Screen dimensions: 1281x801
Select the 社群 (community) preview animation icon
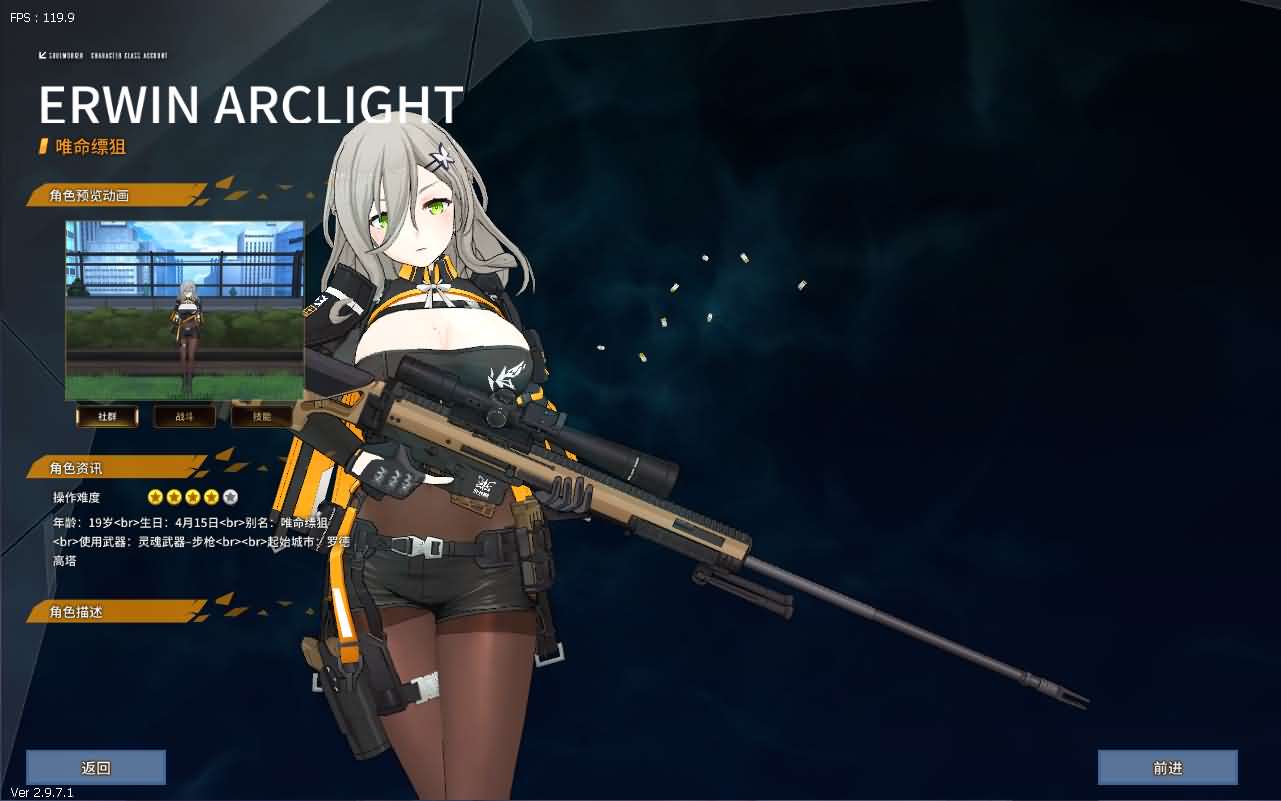pos(107,416)
